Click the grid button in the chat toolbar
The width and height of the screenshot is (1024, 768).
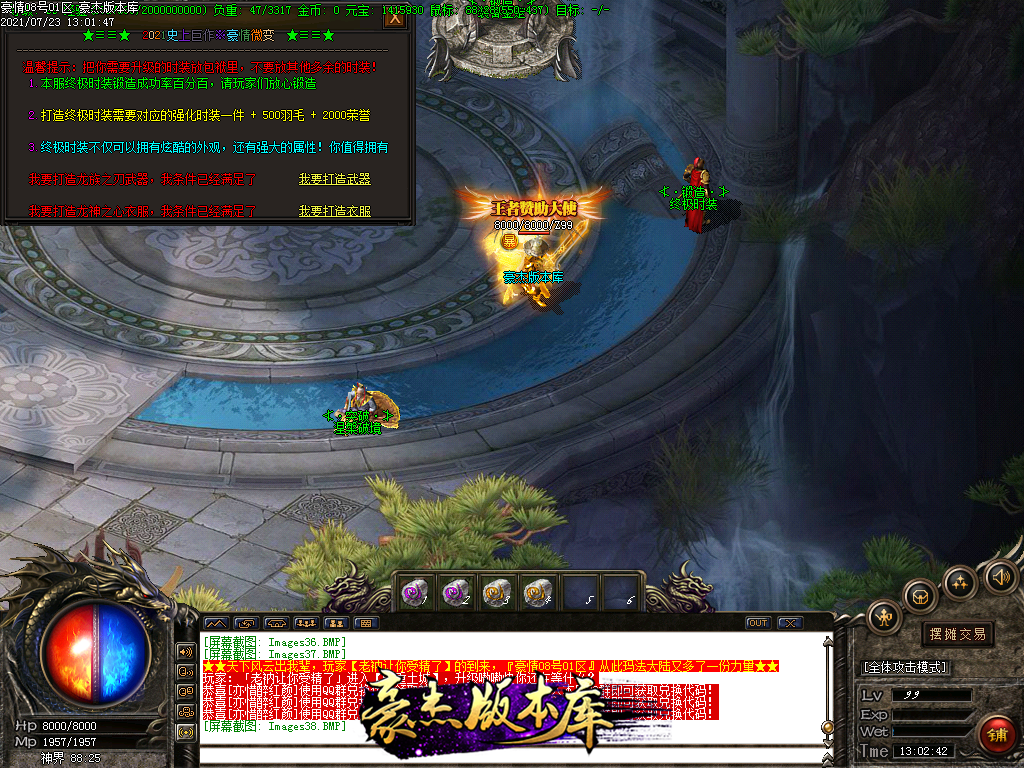coord(365,623)
